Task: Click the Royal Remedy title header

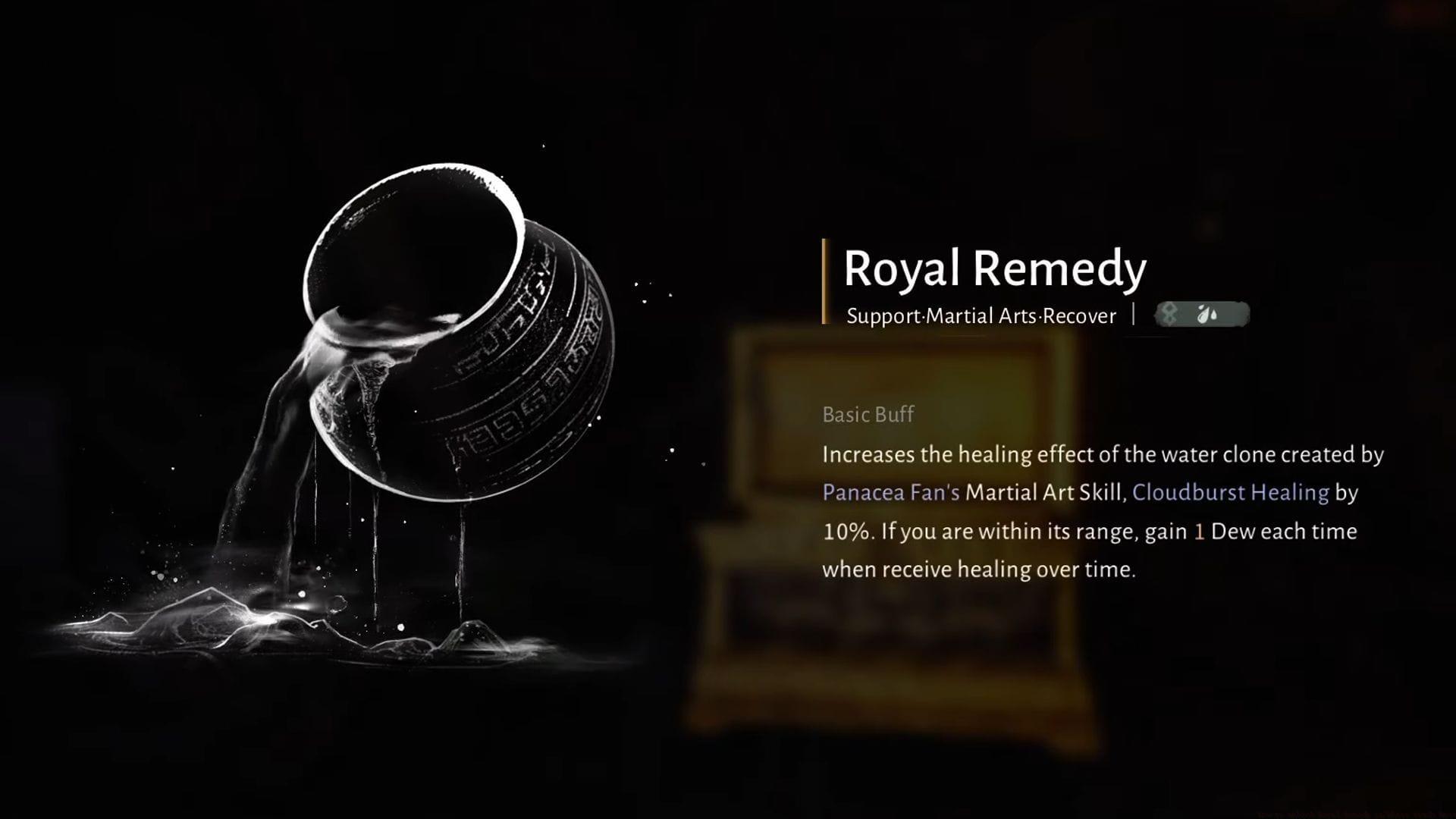Action: [x=995, y=268]
